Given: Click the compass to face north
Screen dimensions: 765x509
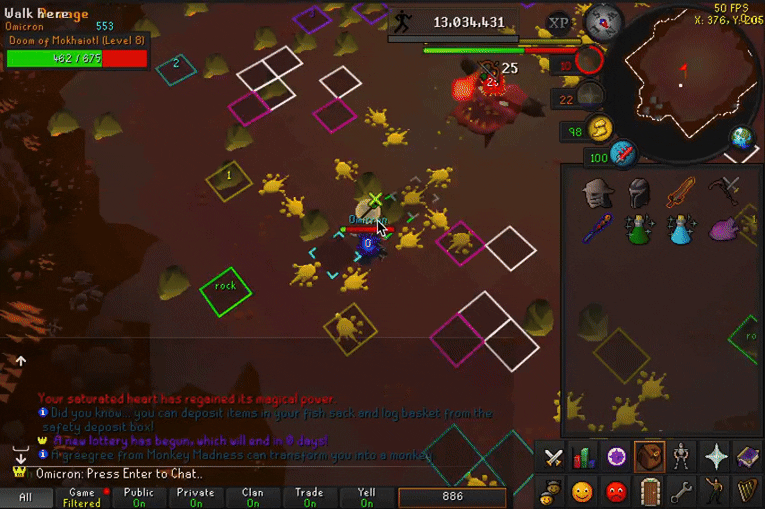Looking at the screenshot, I should tap(604, 20).
